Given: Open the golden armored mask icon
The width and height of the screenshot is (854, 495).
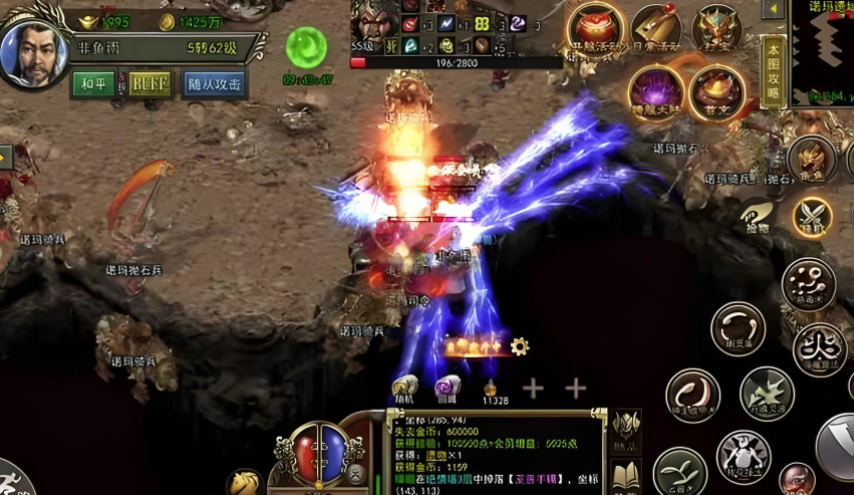Looking at the screenshot, I should [715, 28].
